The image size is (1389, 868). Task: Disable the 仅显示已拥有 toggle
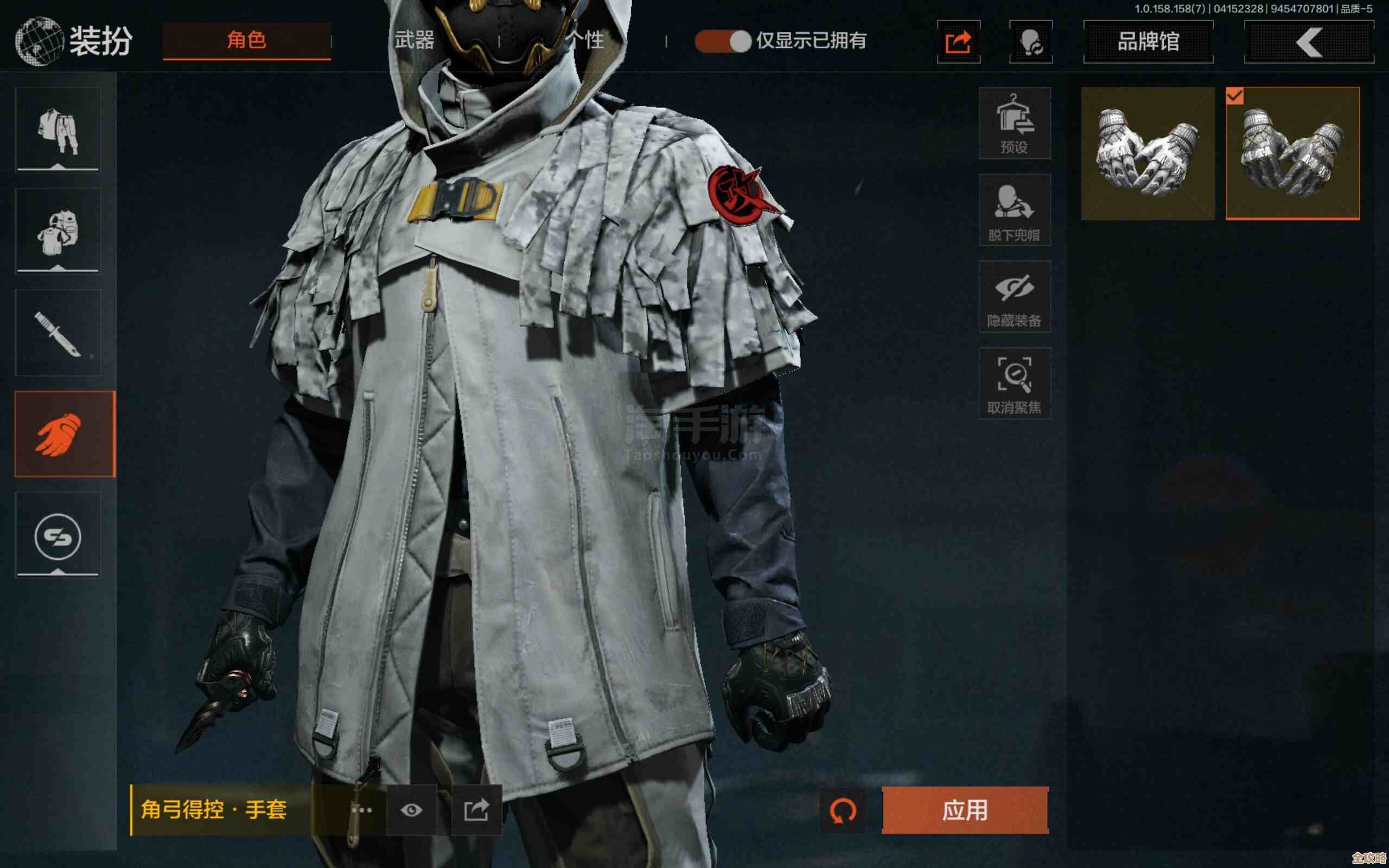pos(722,41)
